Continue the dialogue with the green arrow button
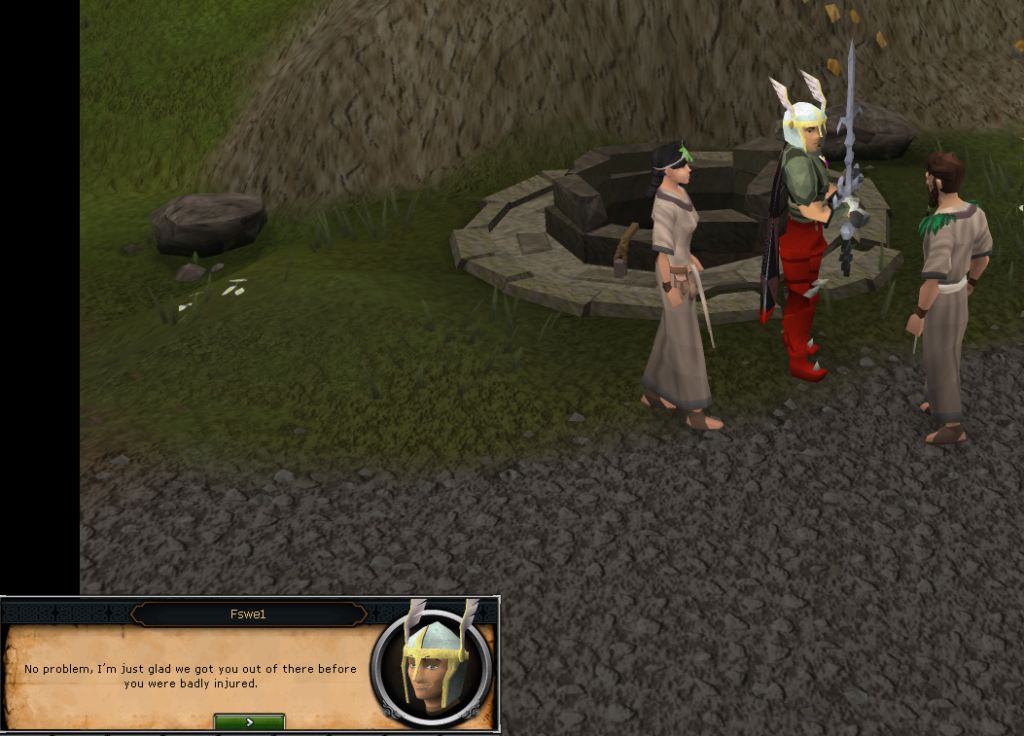The width and height of the screenshot is (1024, 736). point(249,721)
